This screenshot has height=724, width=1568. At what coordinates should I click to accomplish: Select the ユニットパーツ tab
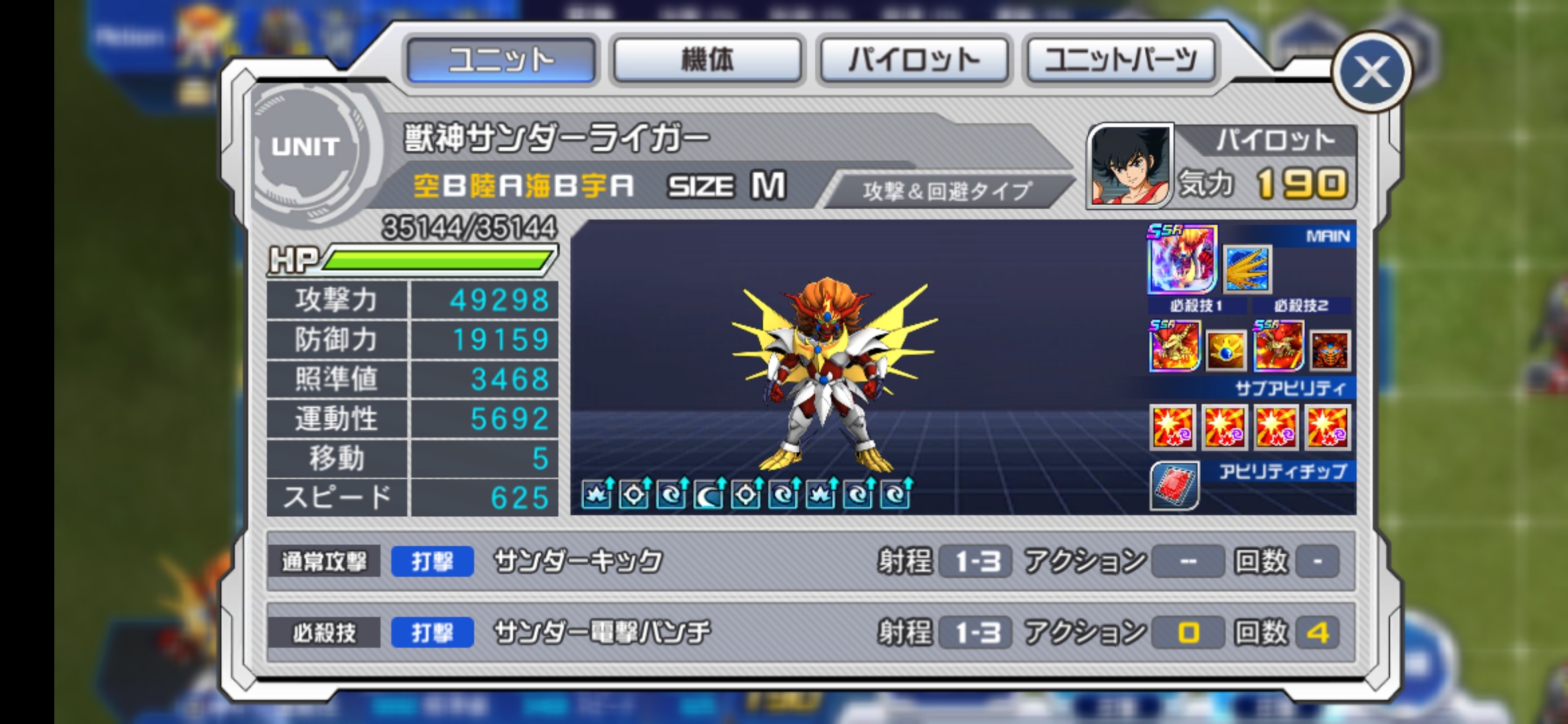click(1120, 60)
